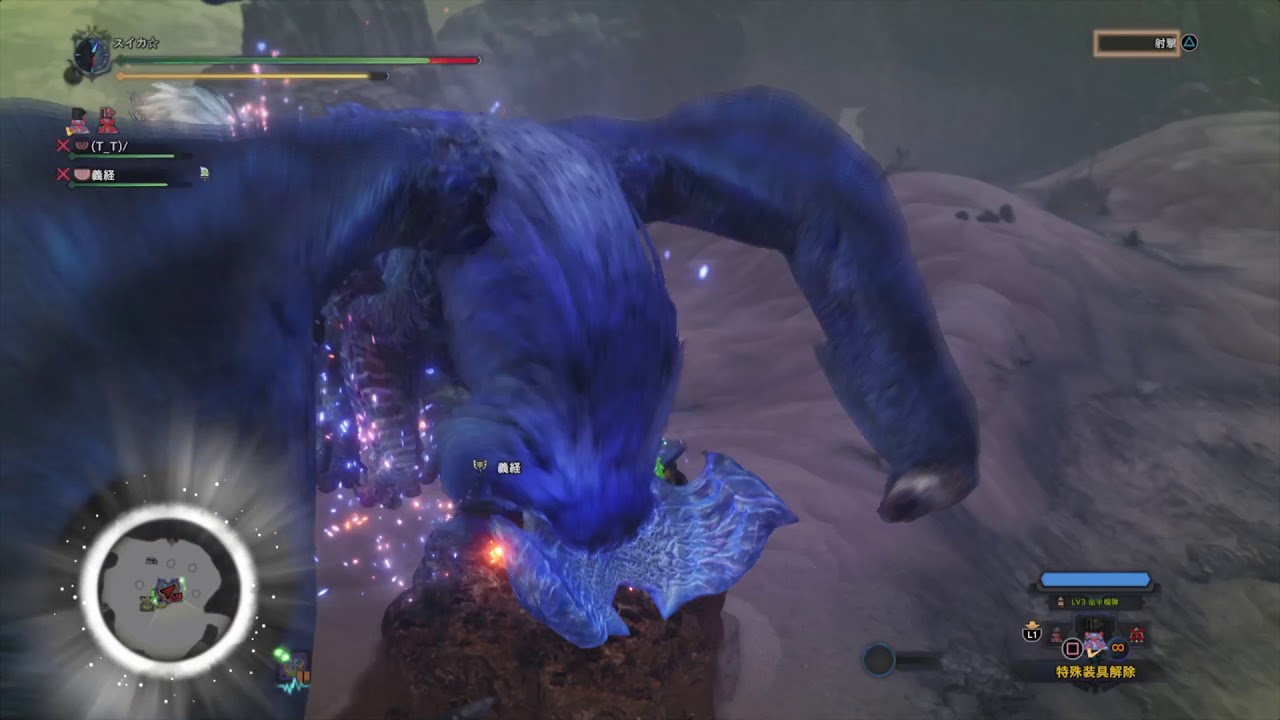The height and width of the screenshot is (720, 1280).
Task: Select the first Palico companion icon
Action: click(x=79, y=120)
